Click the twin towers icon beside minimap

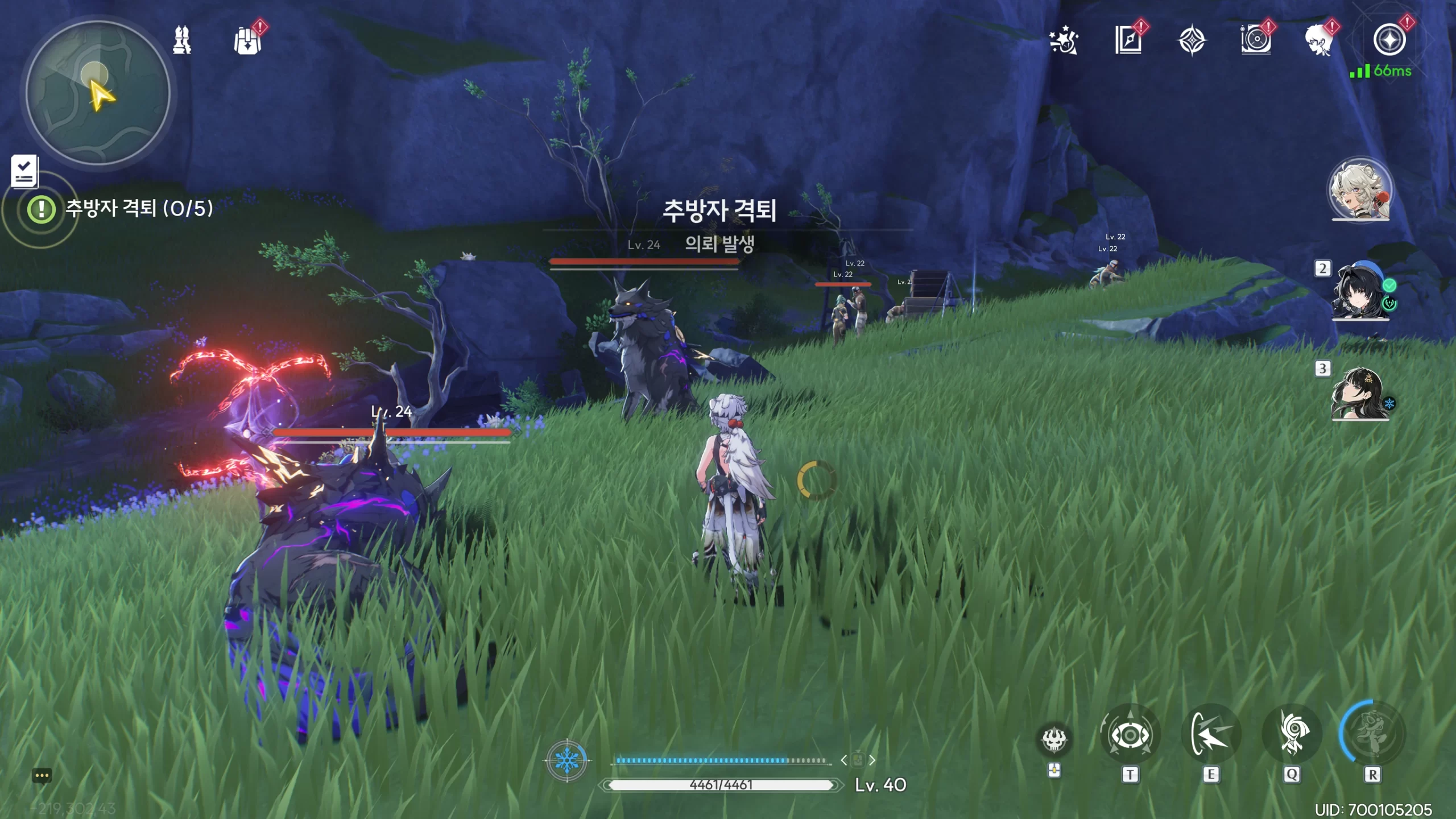pyautogui.click(x=182, y=40)
